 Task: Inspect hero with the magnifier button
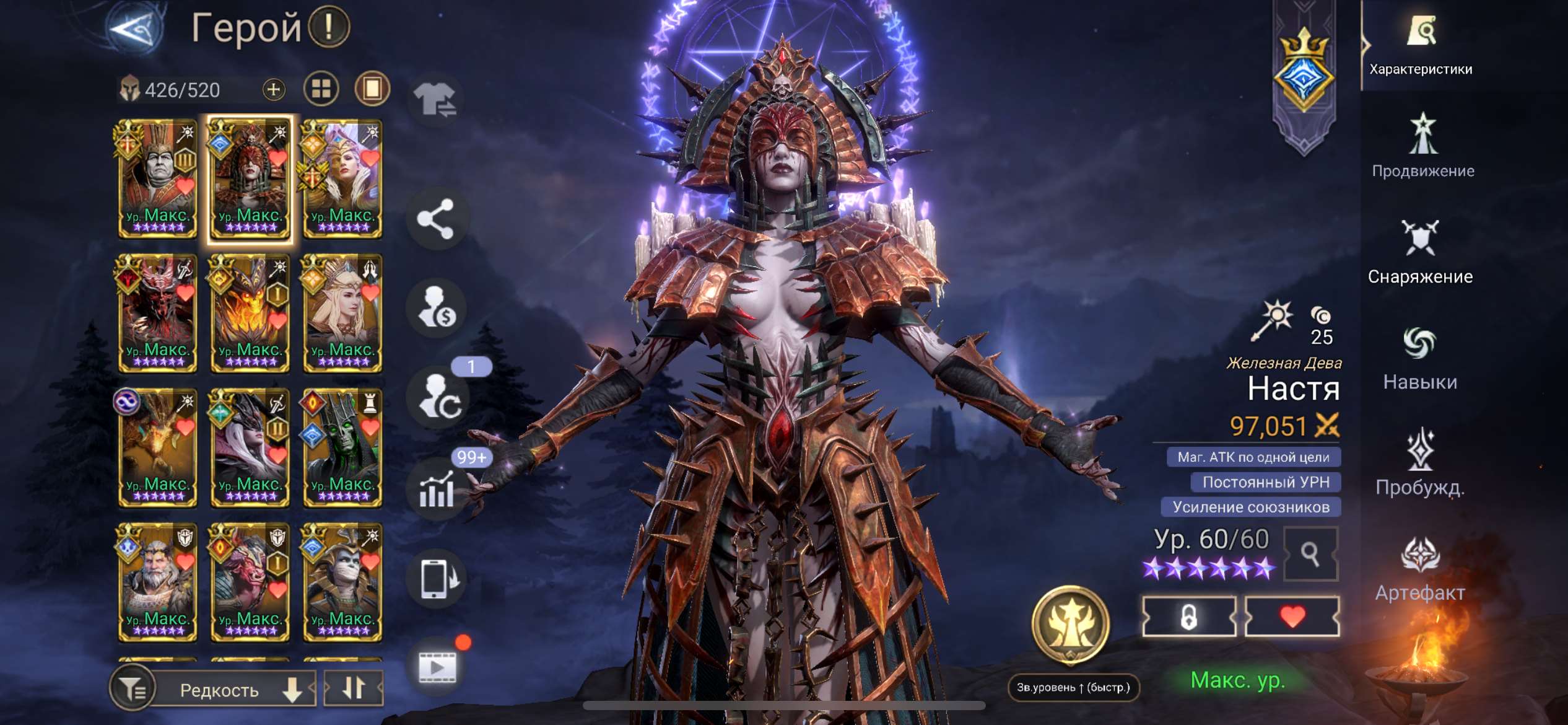pyautogui.click(x=1310, y=553)
